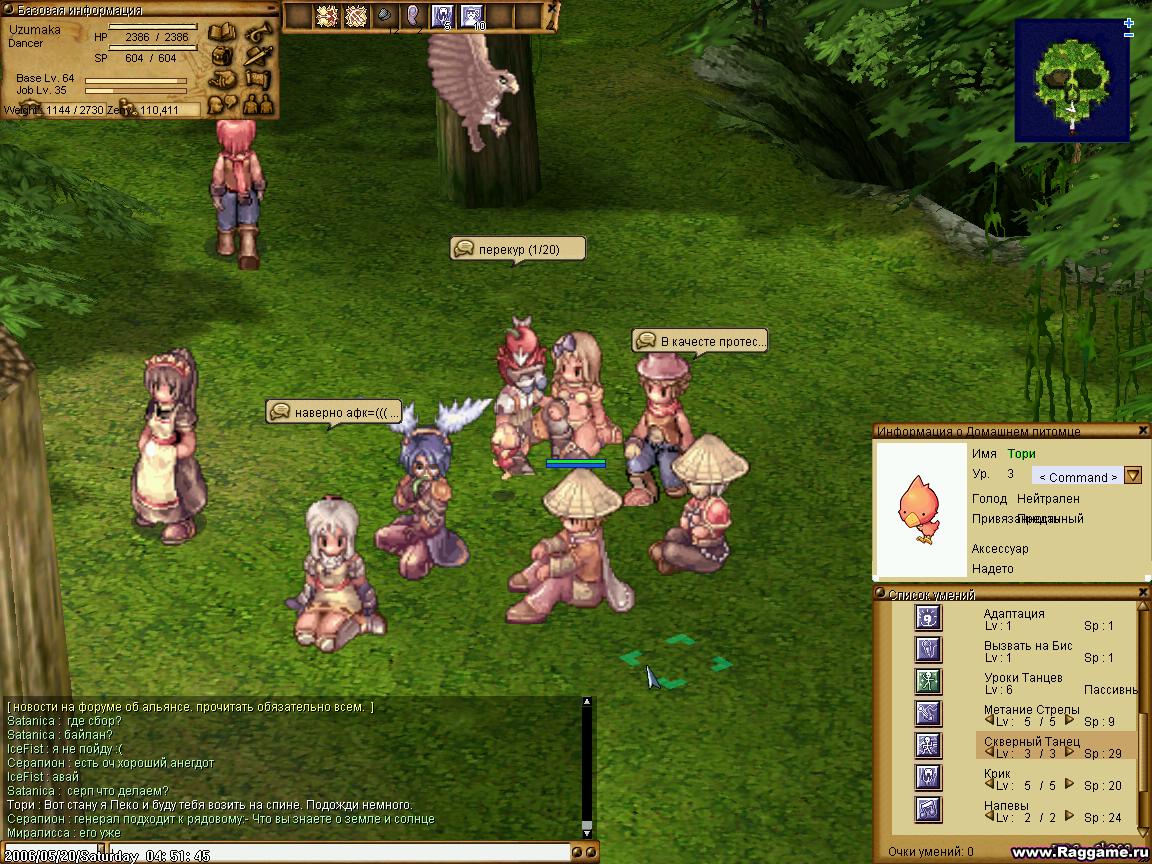Image resolution: width=1152 pixels, height=864 pixels.
Task: Select the hotbar skill with count 10
Action: pyautogui.click(x=471, y=16)
